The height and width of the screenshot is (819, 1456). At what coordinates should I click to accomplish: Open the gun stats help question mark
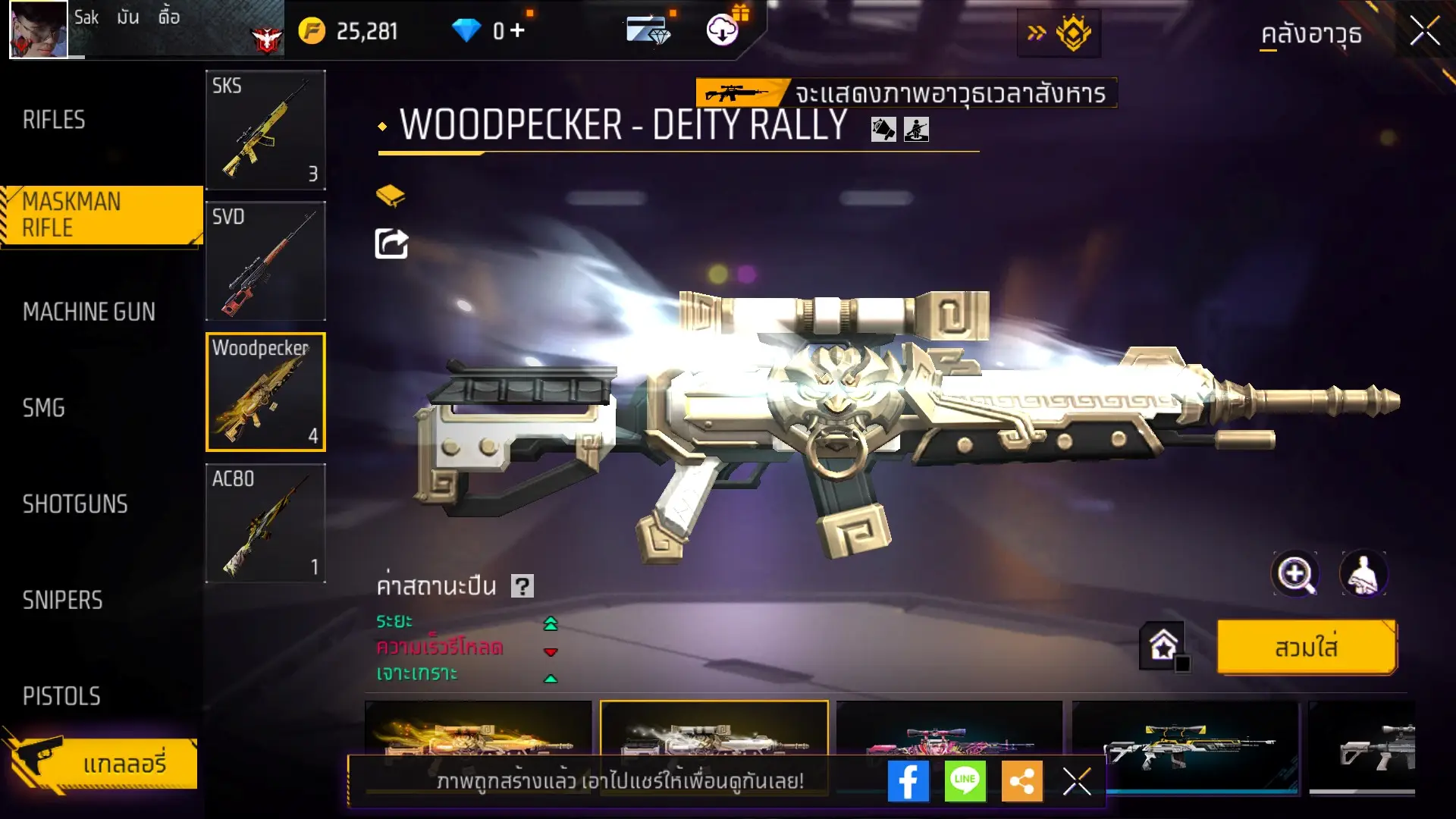[x=522, y=586]
